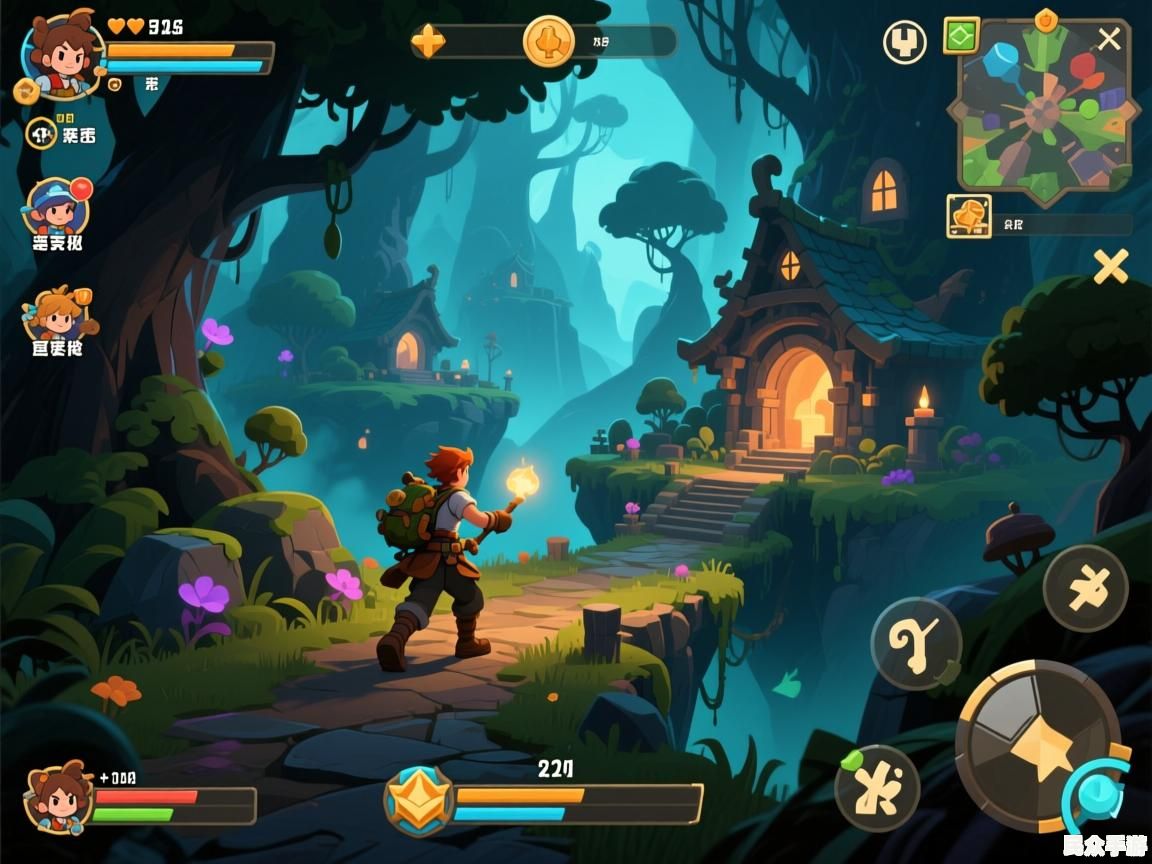
Task: Click the green square icon beside the minimap
Action: point(961,37)
